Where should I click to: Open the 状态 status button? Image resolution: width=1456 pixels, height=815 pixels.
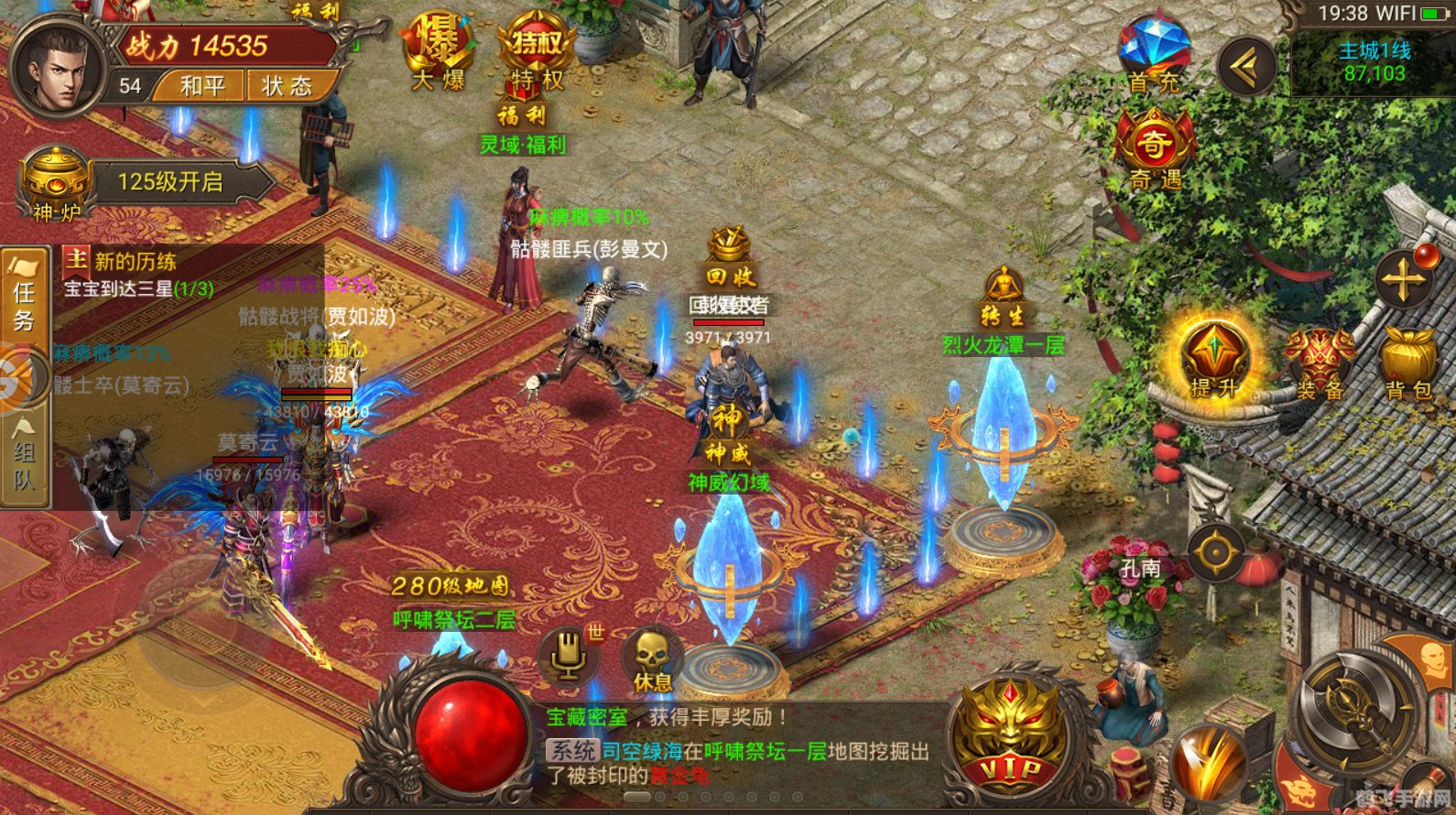coord(287,86)
